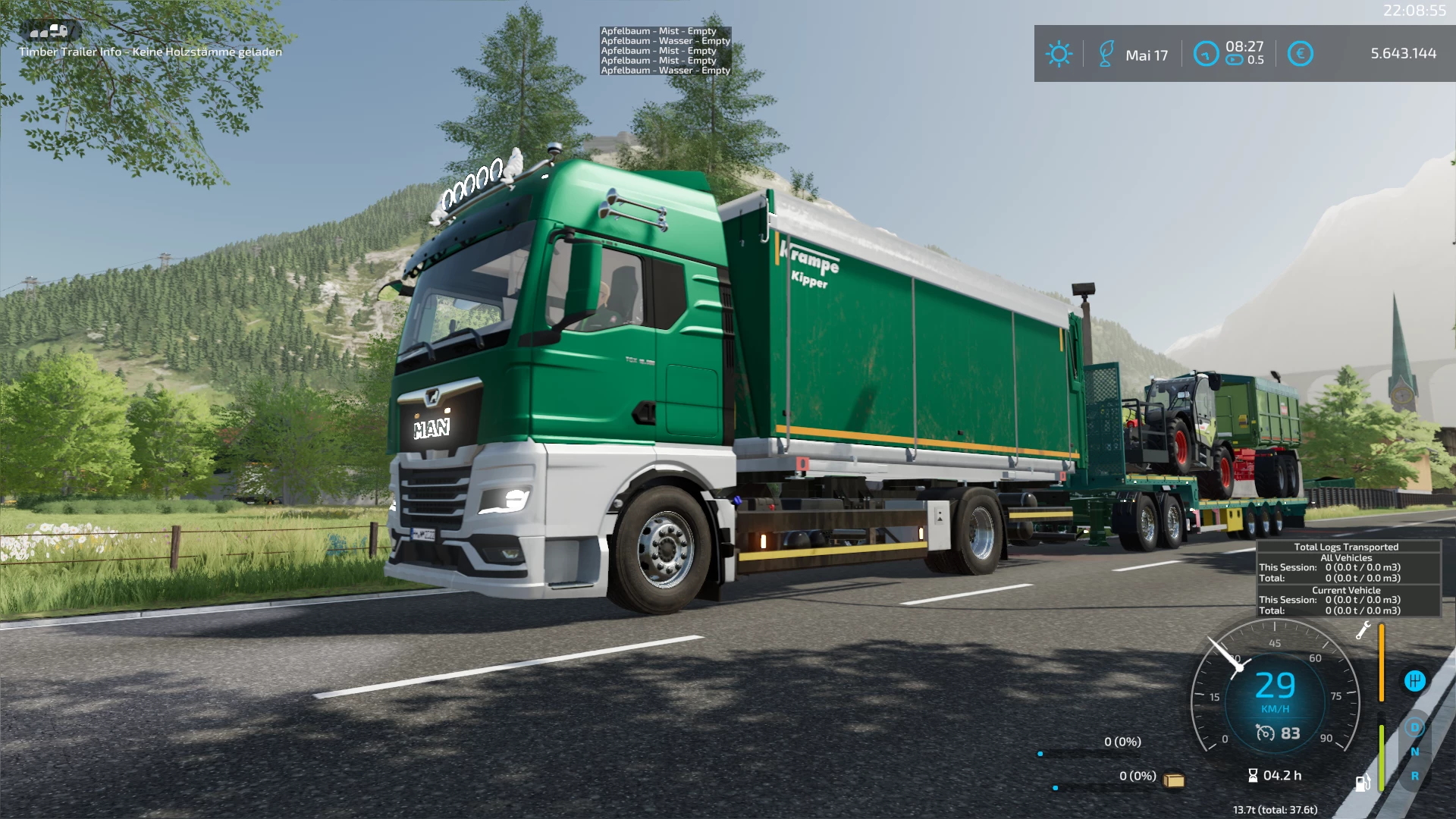Click the vehicle schema truck icon
The height and width of the screenshot is (819, 1456).
[50, 31]
